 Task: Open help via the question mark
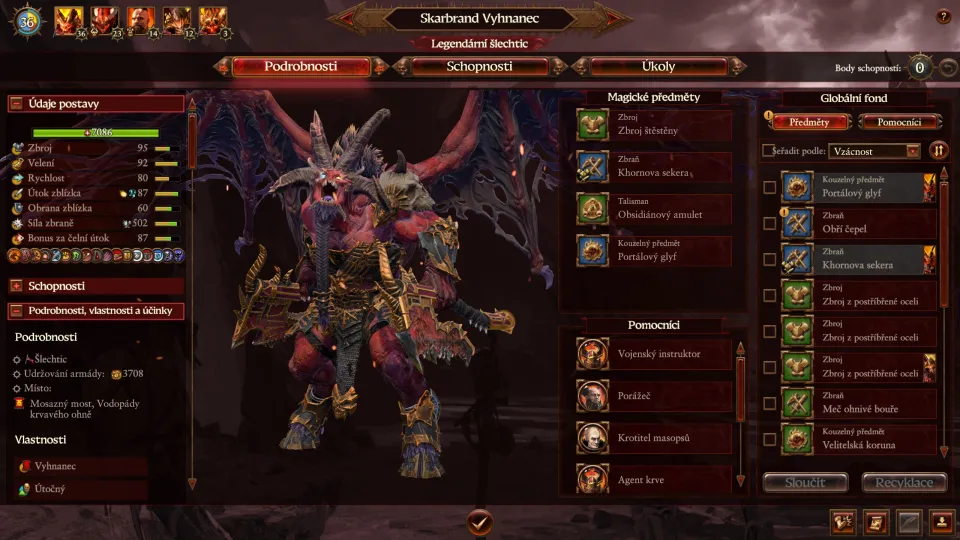(x=943, y=17)
